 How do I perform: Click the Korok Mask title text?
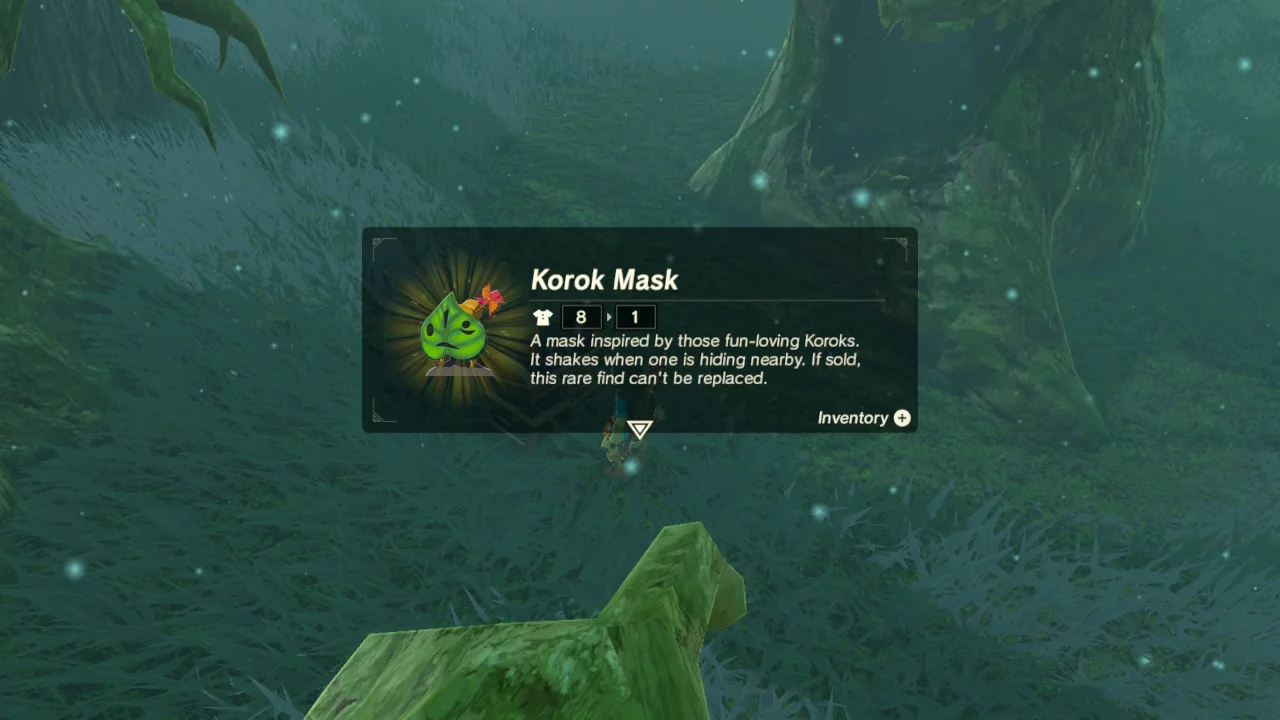coord(605,281)
